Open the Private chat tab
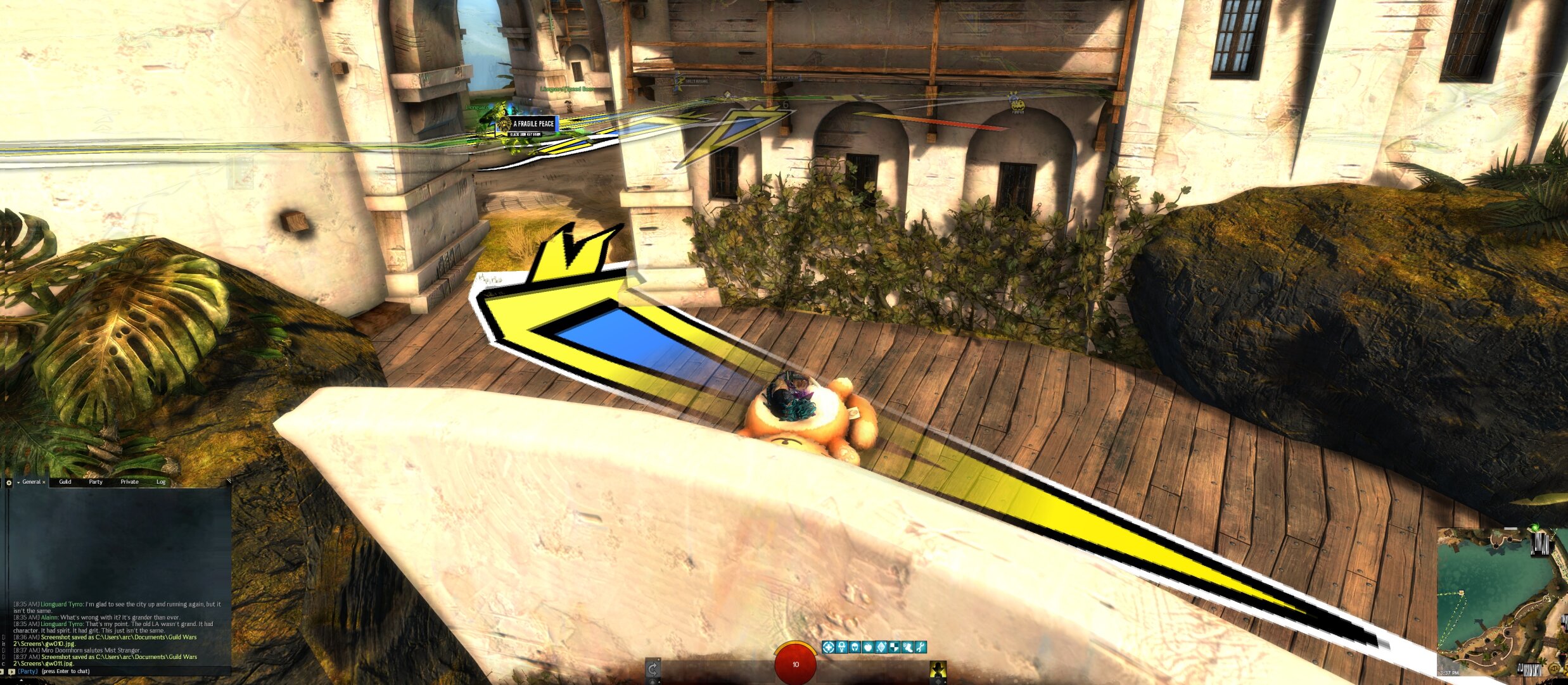 (x=129, y=482)
